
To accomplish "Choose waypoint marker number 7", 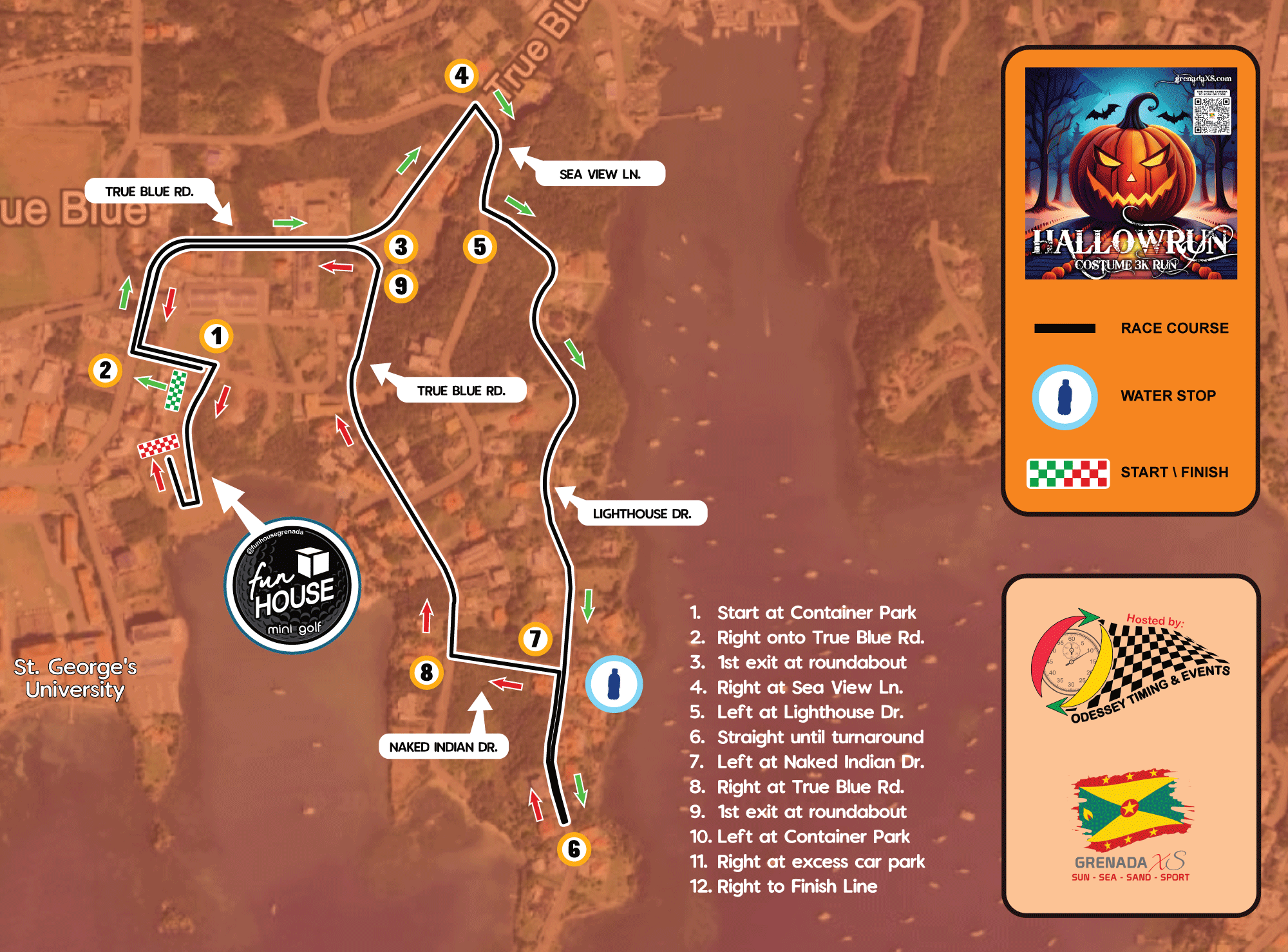I will tap(535, 638).
